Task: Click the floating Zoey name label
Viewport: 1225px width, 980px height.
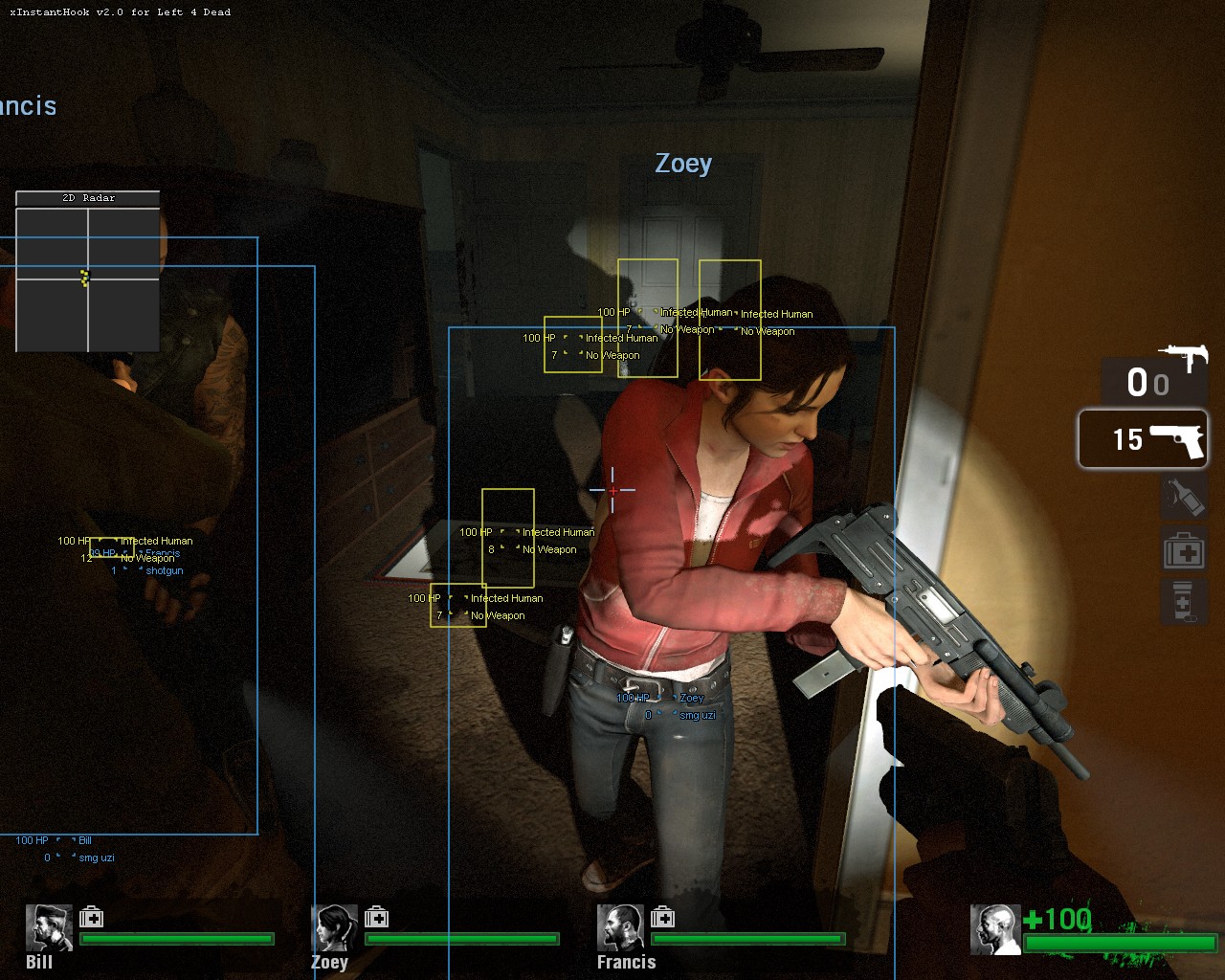Action: 681,164
